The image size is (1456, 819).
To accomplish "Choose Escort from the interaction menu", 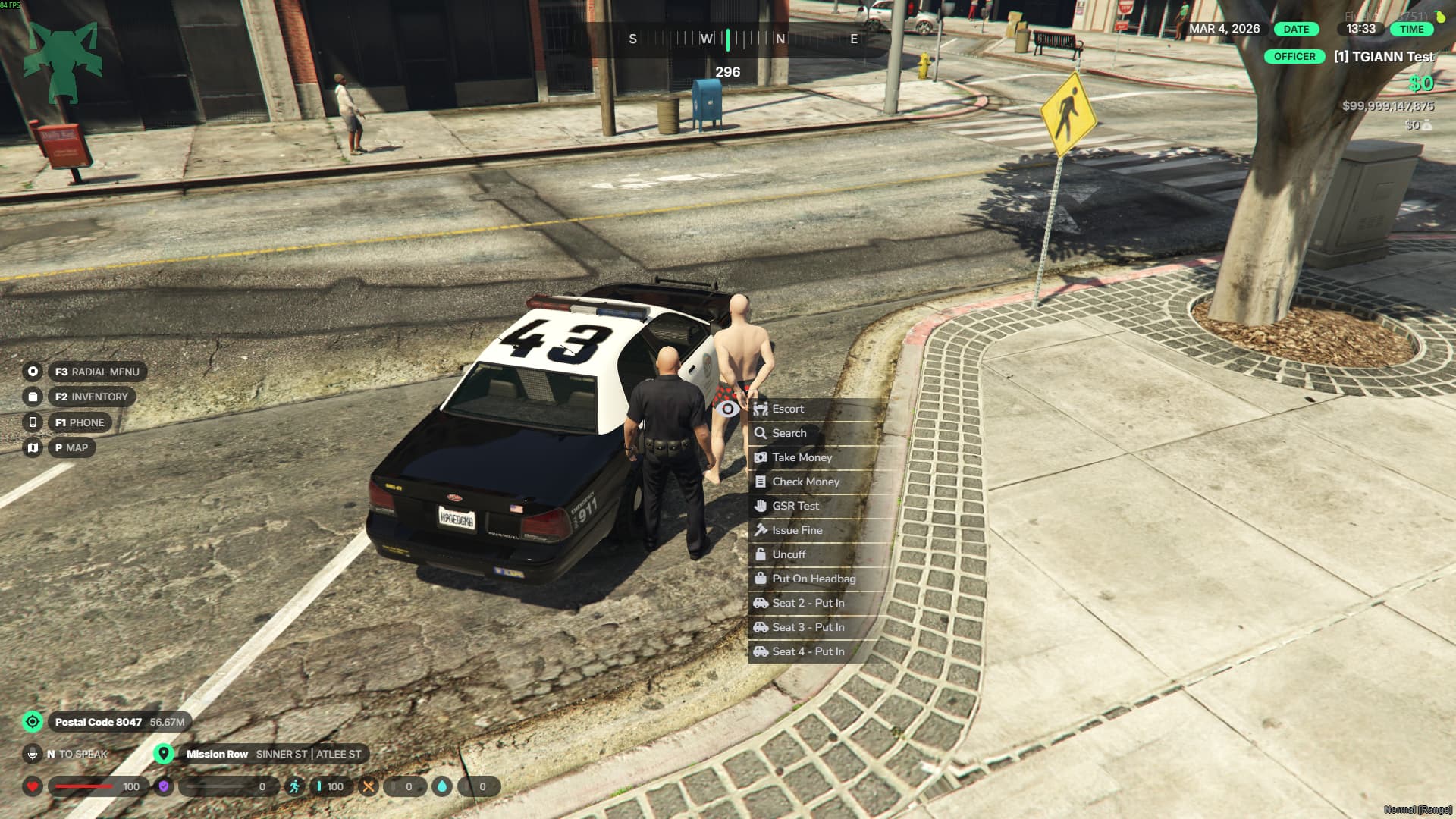I will [x=788, y=409].
